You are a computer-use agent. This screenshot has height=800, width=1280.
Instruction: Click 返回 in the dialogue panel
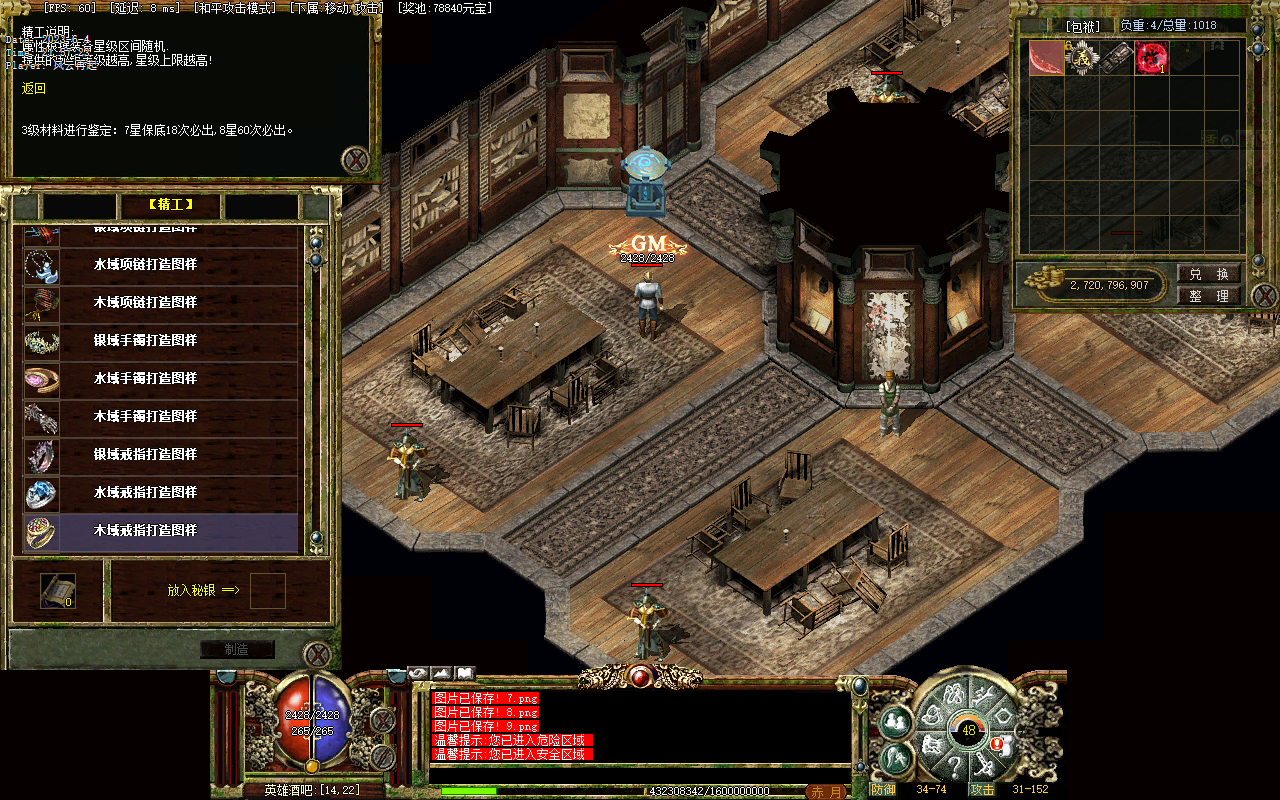click(x=34, y=89)
